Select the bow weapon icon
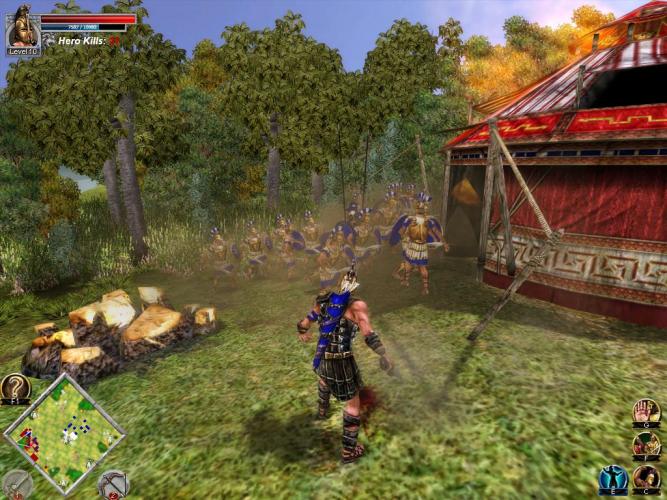The image size is (667, 500). point(113,484)
